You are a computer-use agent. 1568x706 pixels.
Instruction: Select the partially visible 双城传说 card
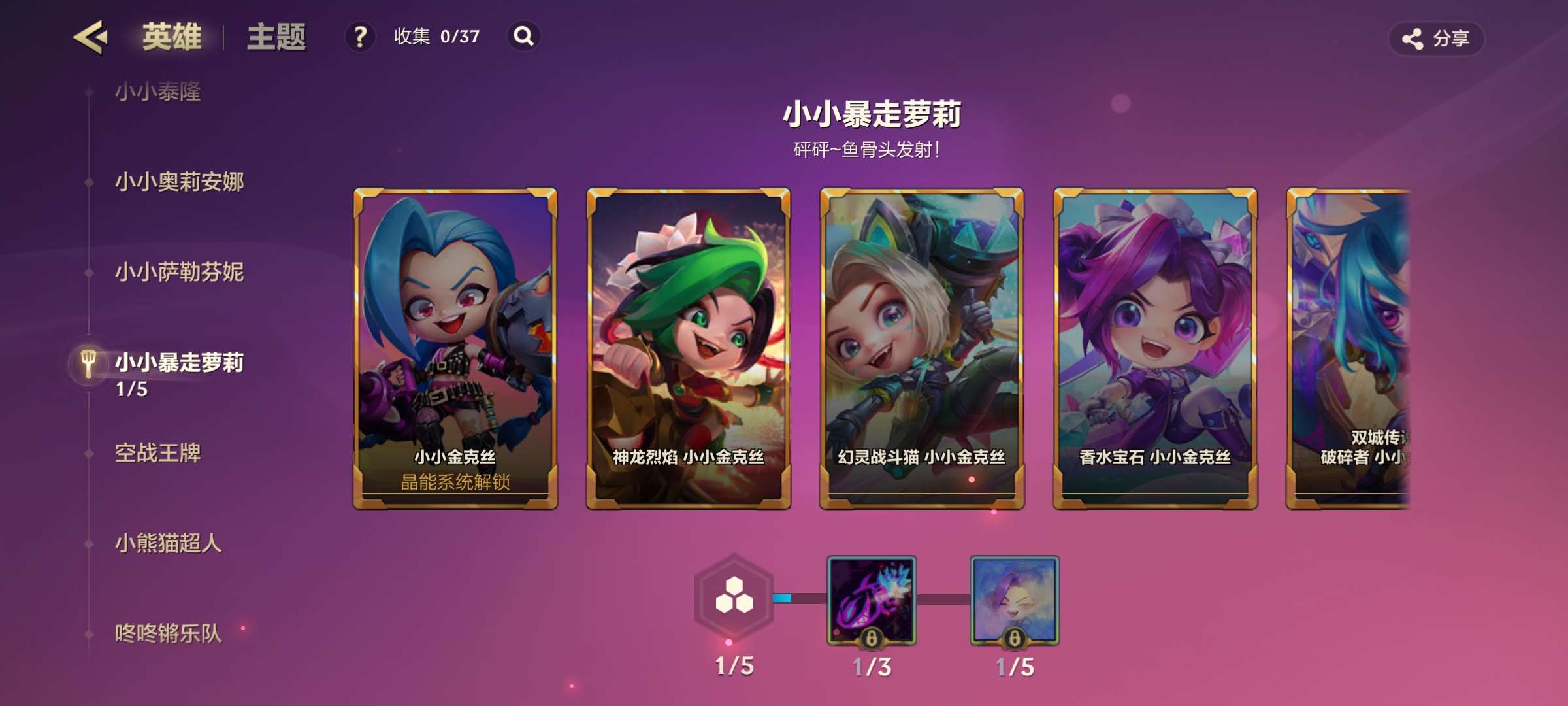click(x=1348, y=348)
